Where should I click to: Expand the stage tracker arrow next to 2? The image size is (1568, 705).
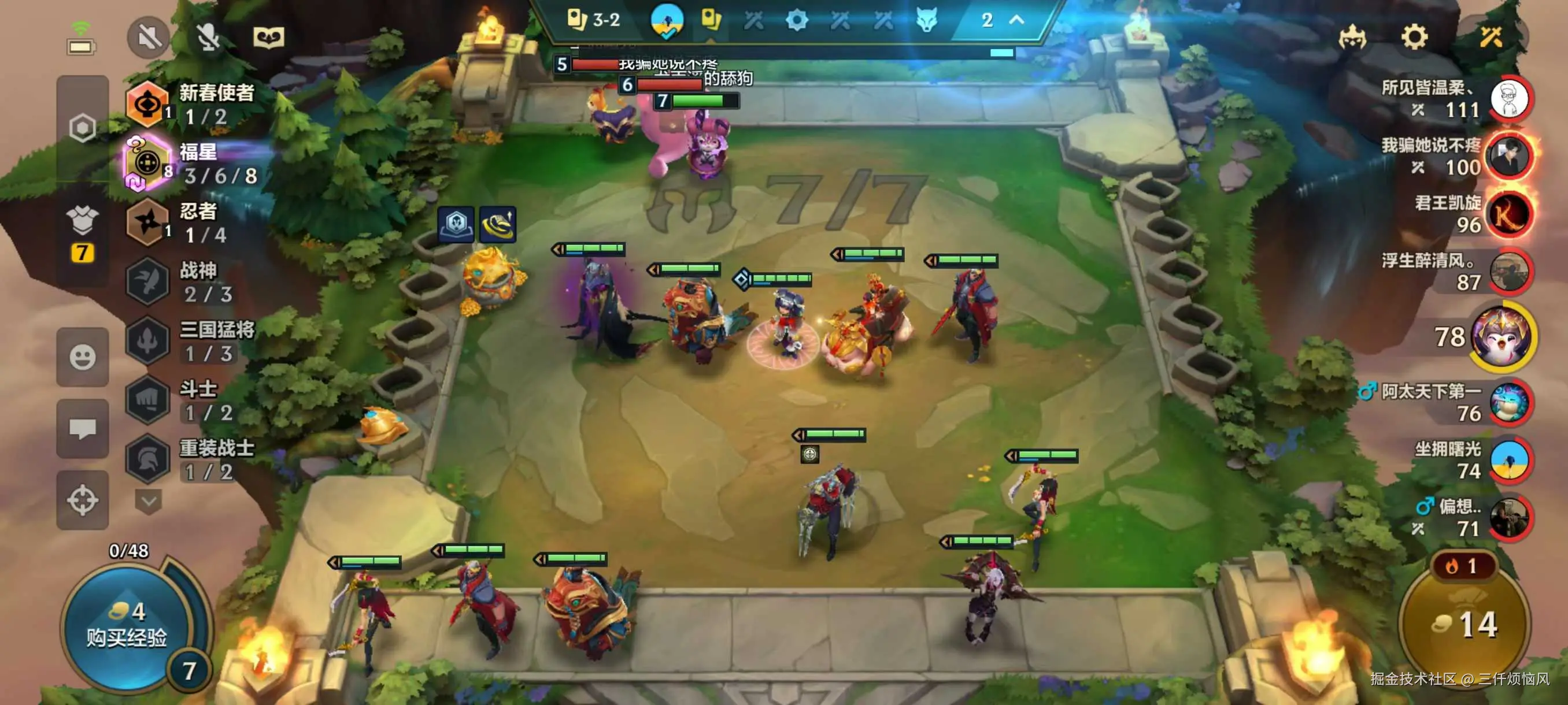[1016, 20]
